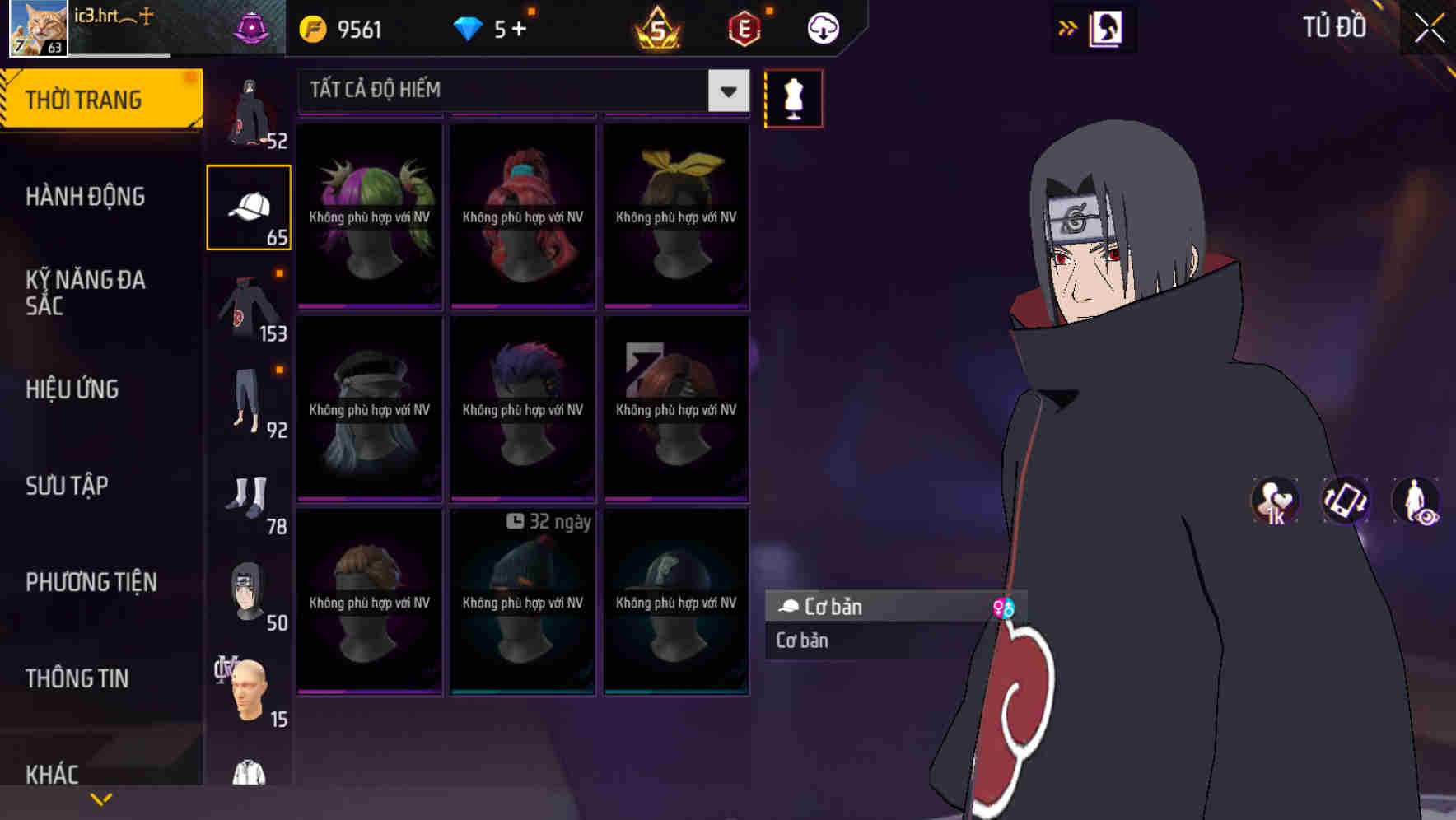Open the red E event icon

pyautogui.click(x=743, y=27)
